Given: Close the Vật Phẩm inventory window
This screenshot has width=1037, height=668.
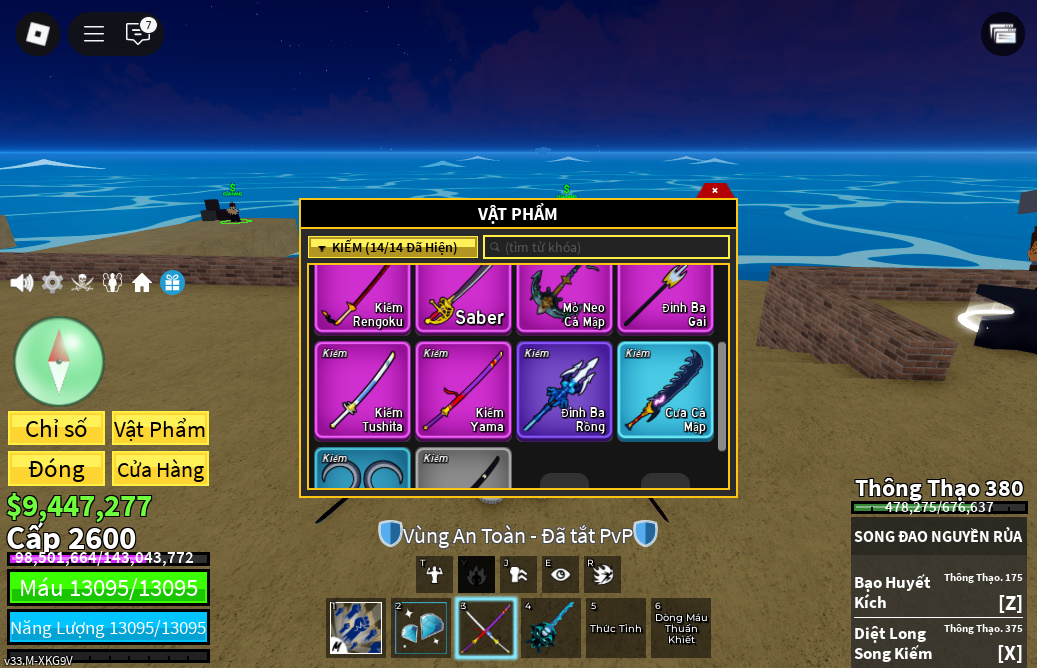Looking at the screenshot, I should (715, 190).
